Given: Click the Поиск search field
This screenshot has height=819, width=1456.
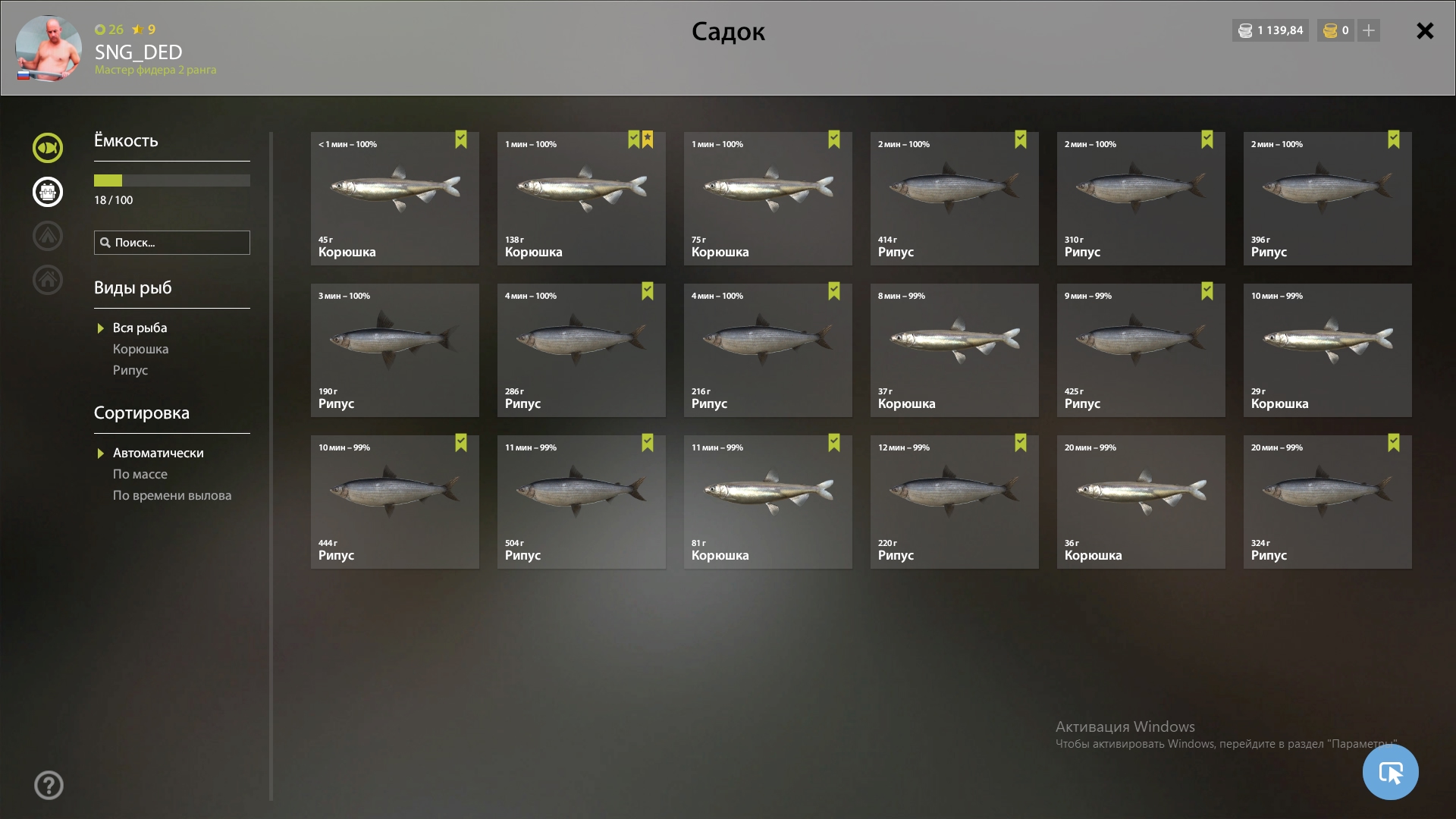Looking at the screenshot, I should [172, 243].
